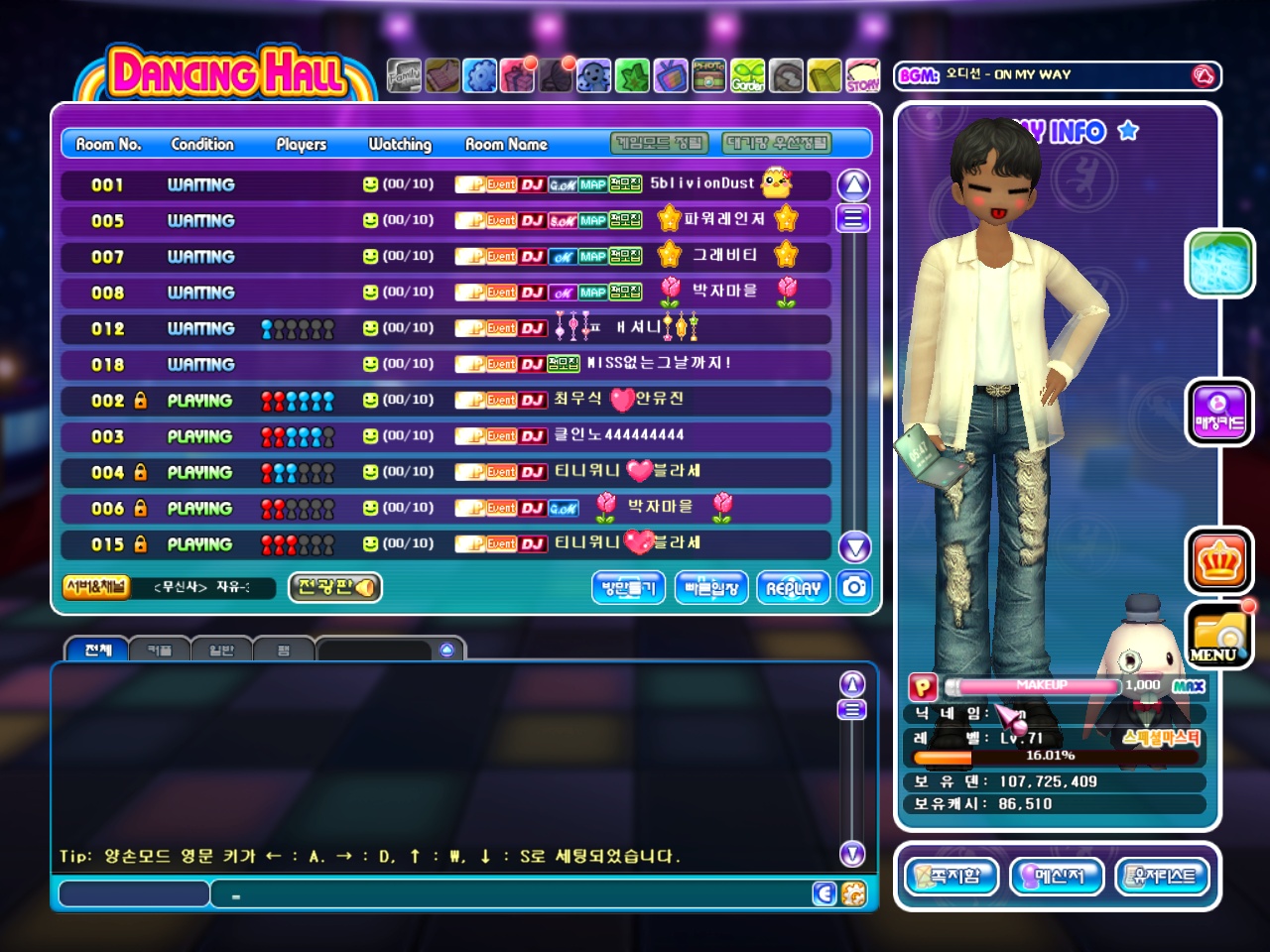Image resolution: width=1270 pixels, height=952 pixels.
Task: Select room 001 named 5blivionDust
Action: click(x=446, y=185)
